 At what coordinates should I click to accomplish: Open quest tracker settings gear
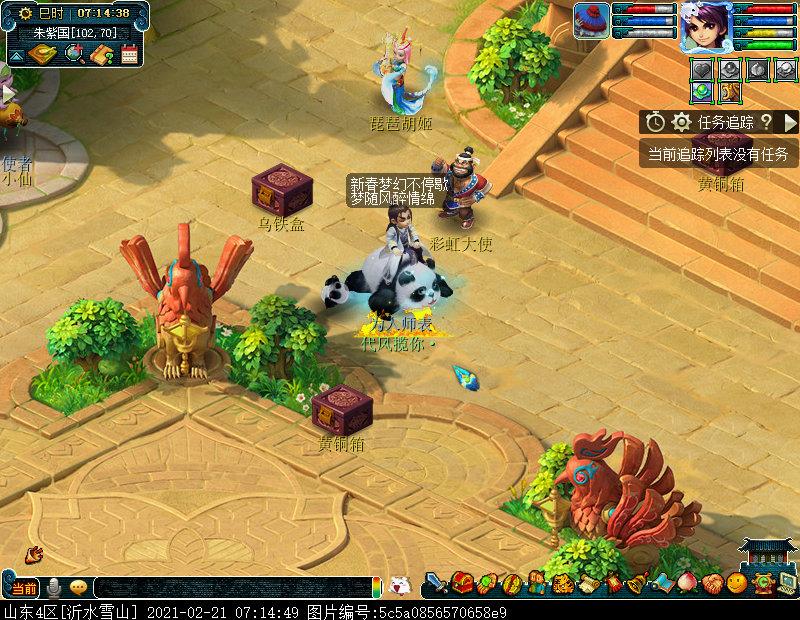pos(681,122)
